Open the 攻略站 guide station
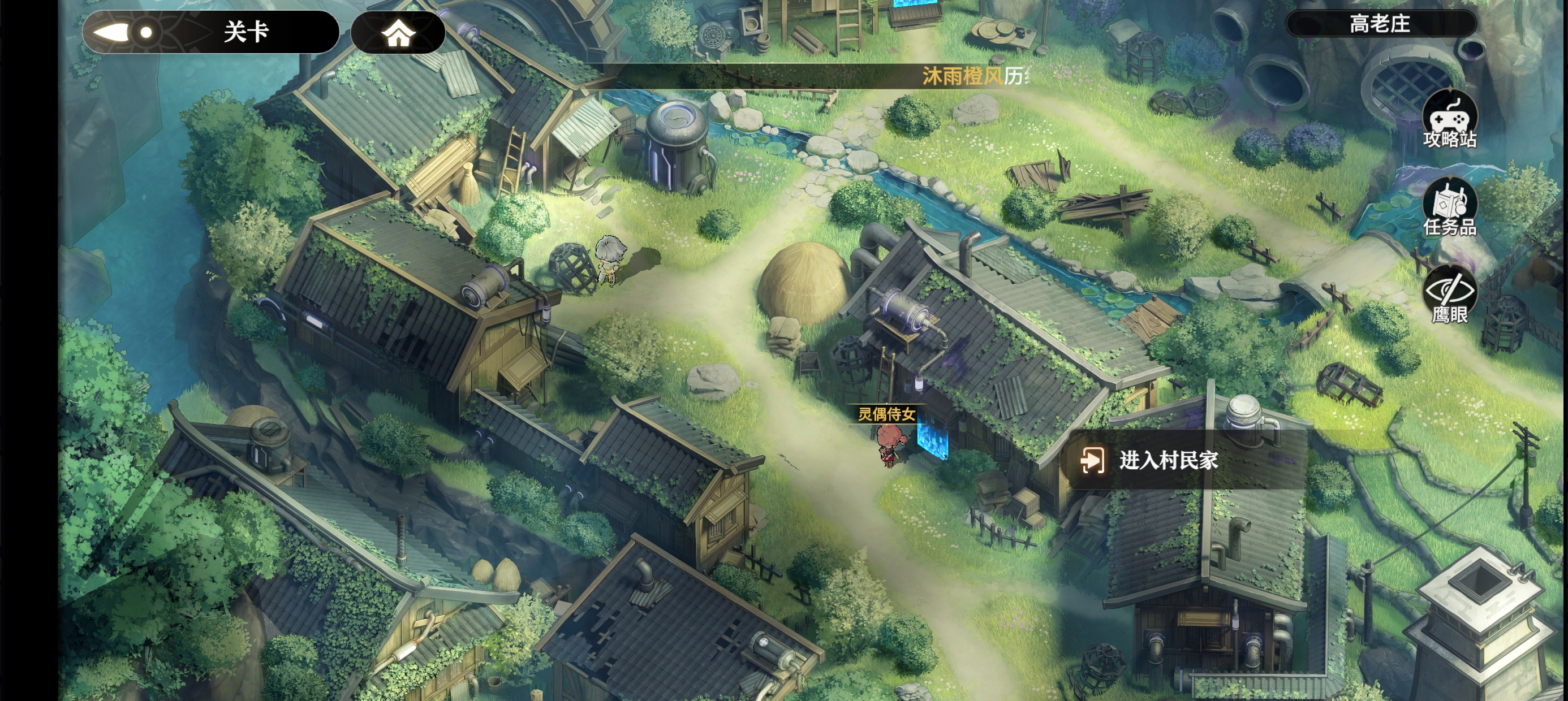Screen dimensions: 1568x701 pos(1449,120)
